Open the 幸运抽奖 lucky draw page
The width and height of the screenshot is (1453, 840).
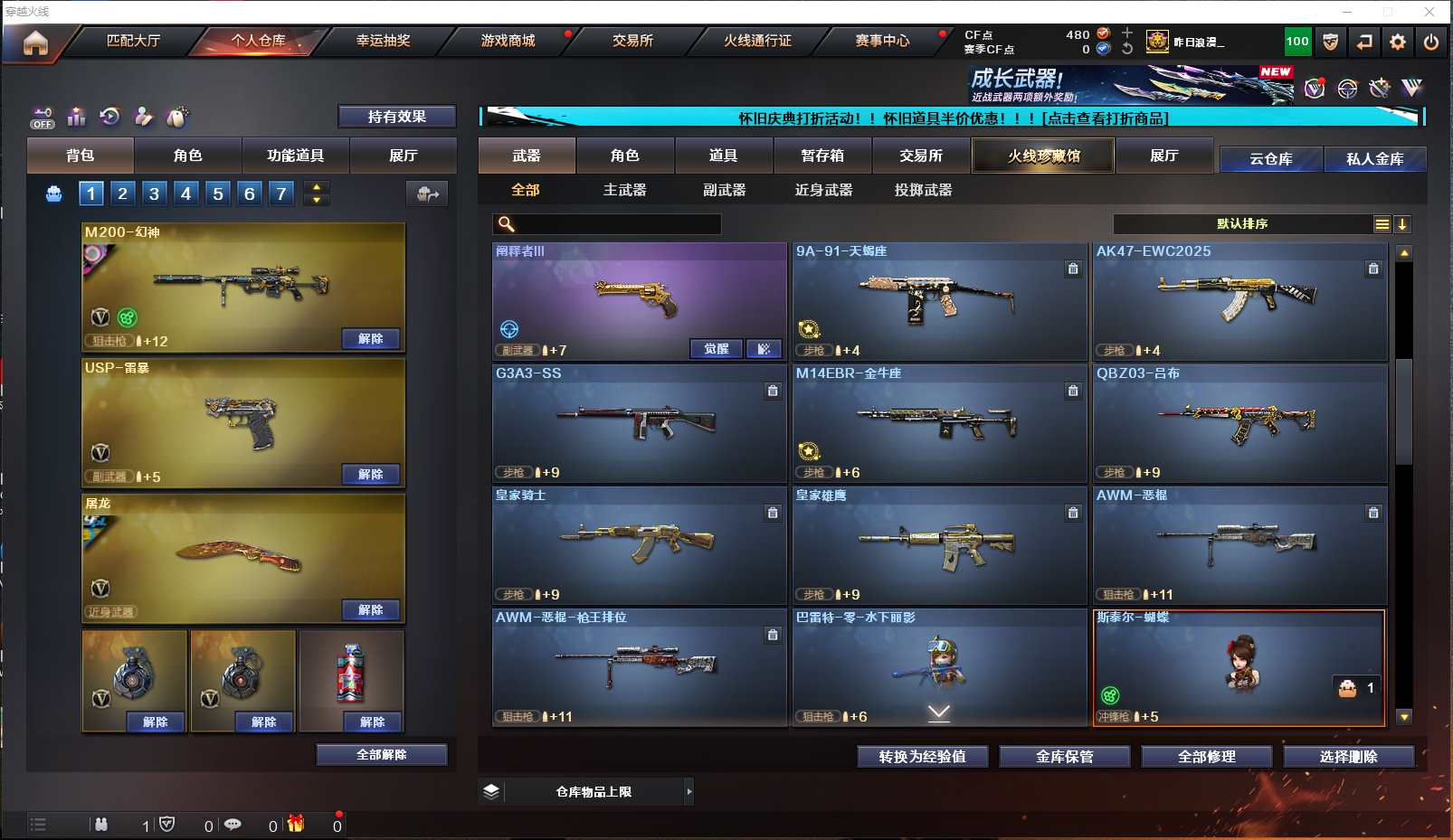[383, 41]
